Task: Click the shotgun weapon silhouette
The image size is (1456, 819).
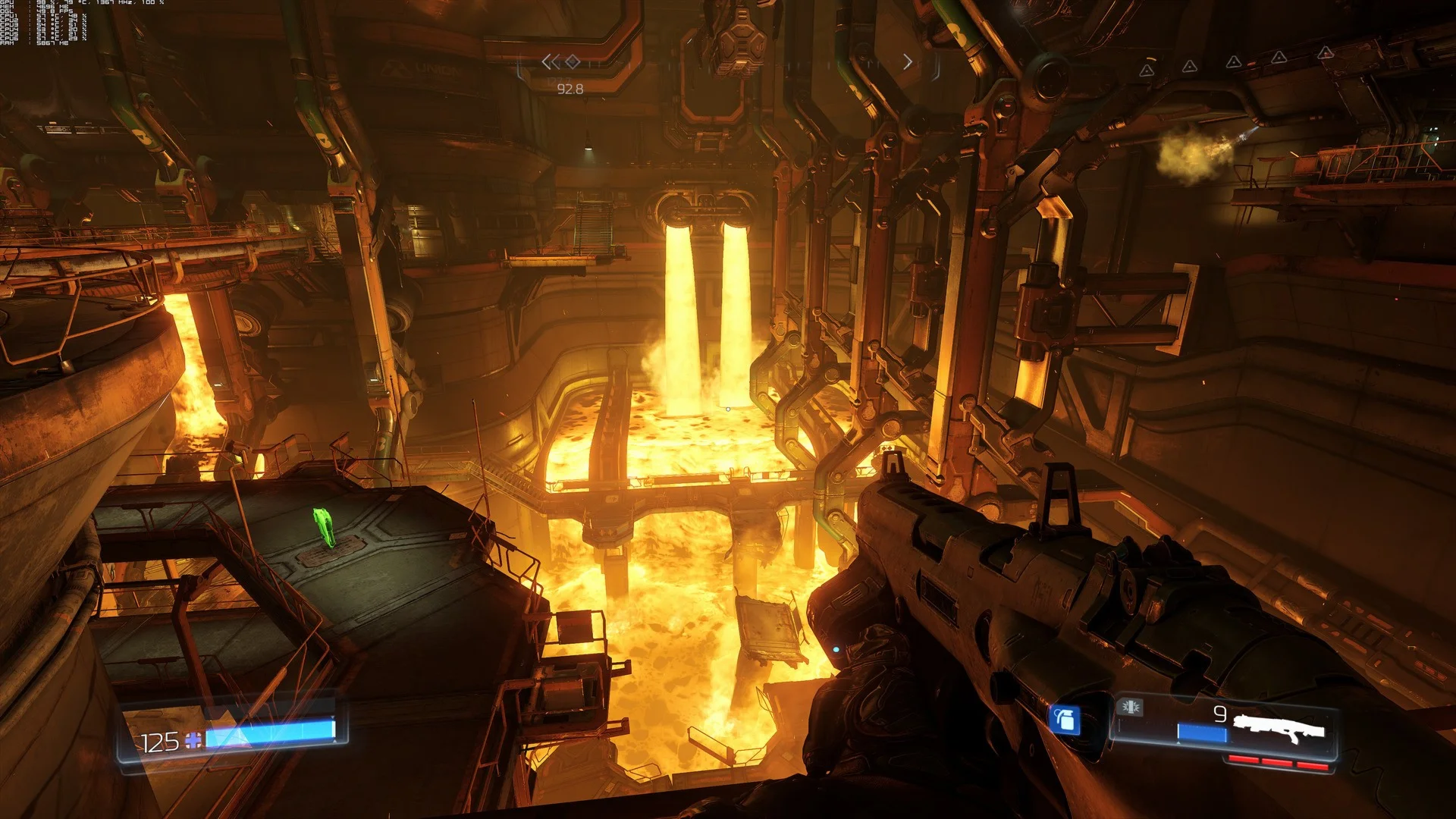Action: (1279, 728)
